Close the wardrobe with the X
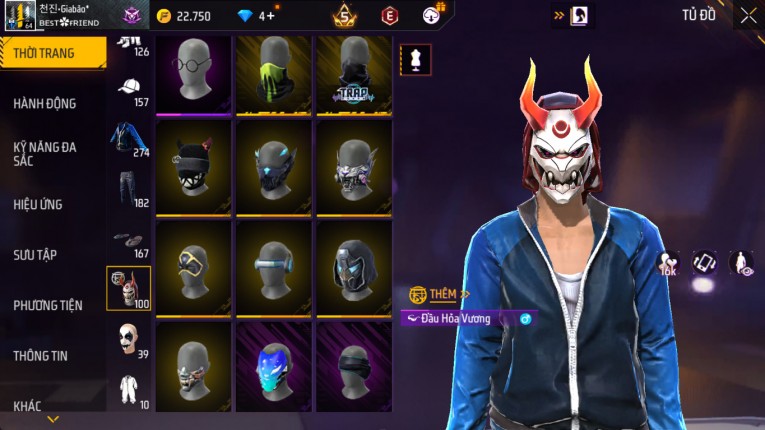 748,15
